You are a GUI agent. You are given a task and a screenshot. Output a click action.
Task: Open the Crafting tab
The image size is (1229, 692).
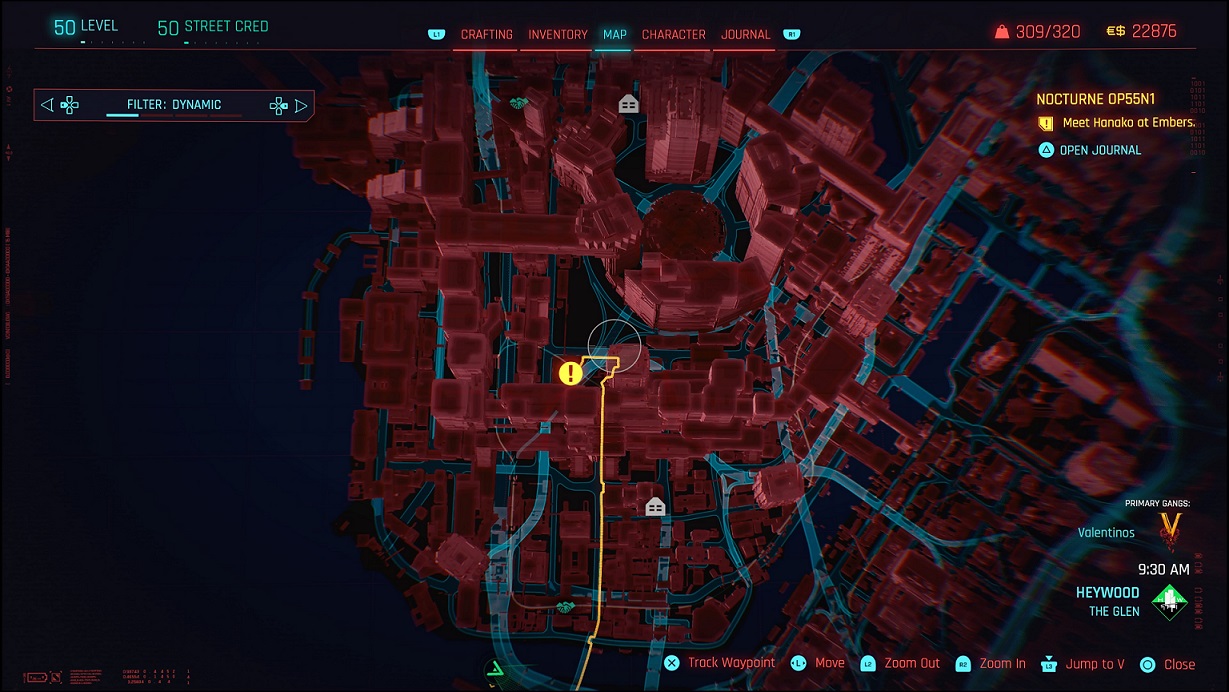[x=486, y=34]
